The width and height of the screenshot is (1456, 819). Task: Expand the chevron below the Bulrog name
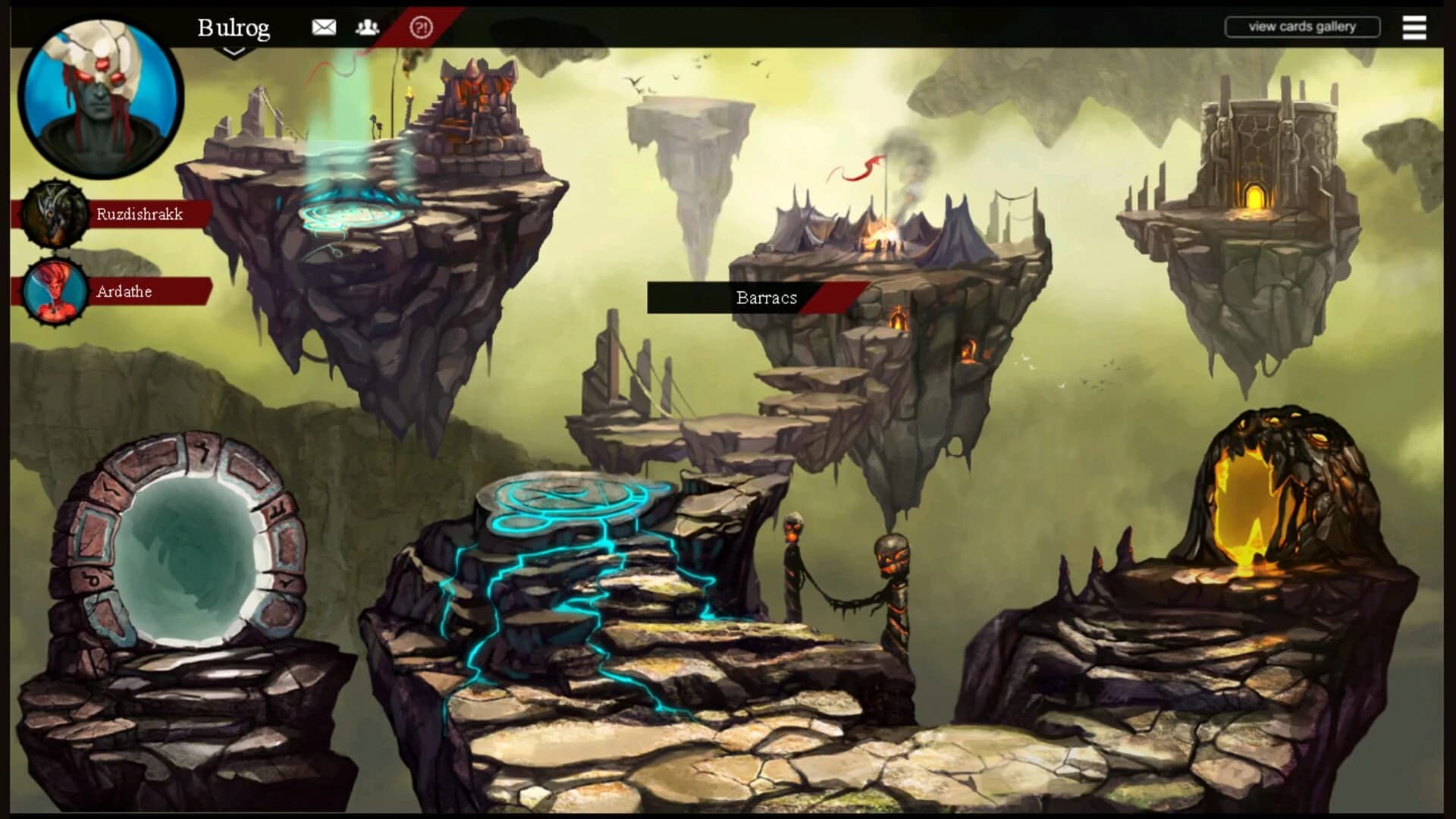click(234, 49)
